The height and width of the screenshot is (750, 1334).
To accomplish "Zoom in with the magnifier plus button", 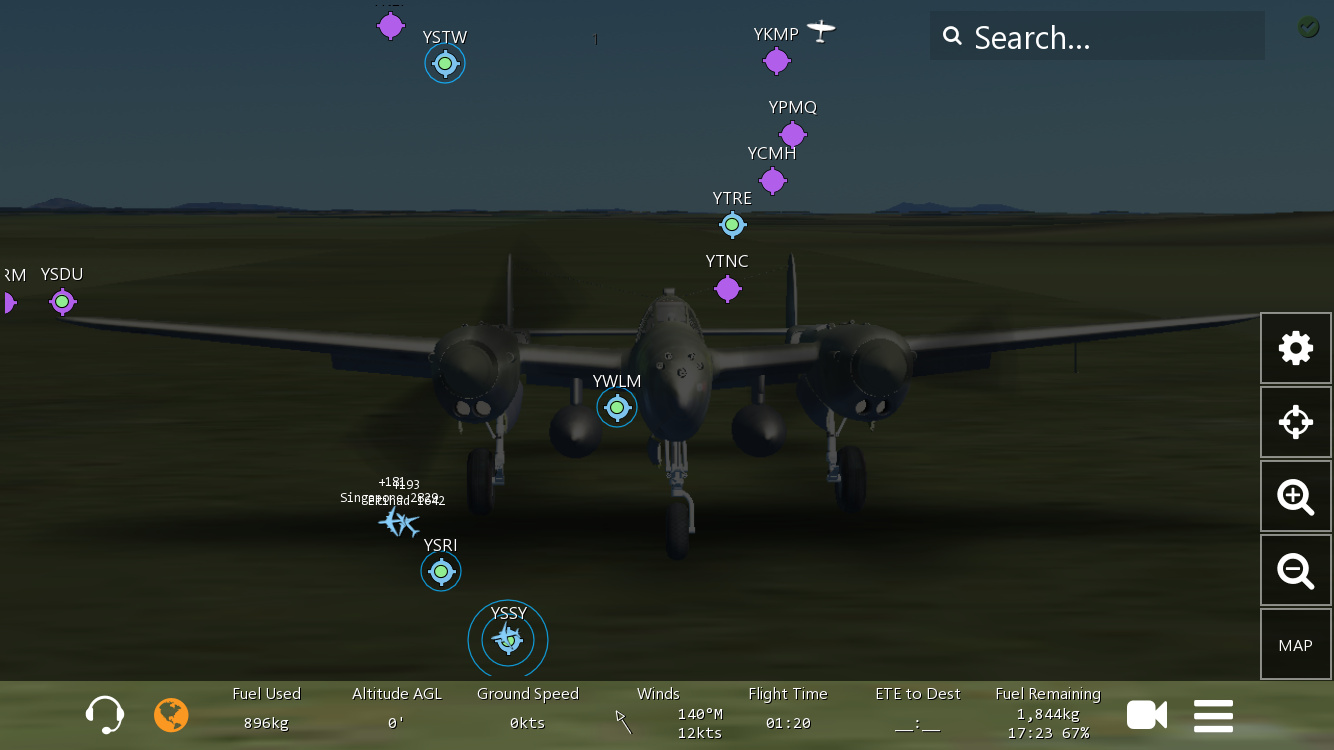I will point(1295,496).
